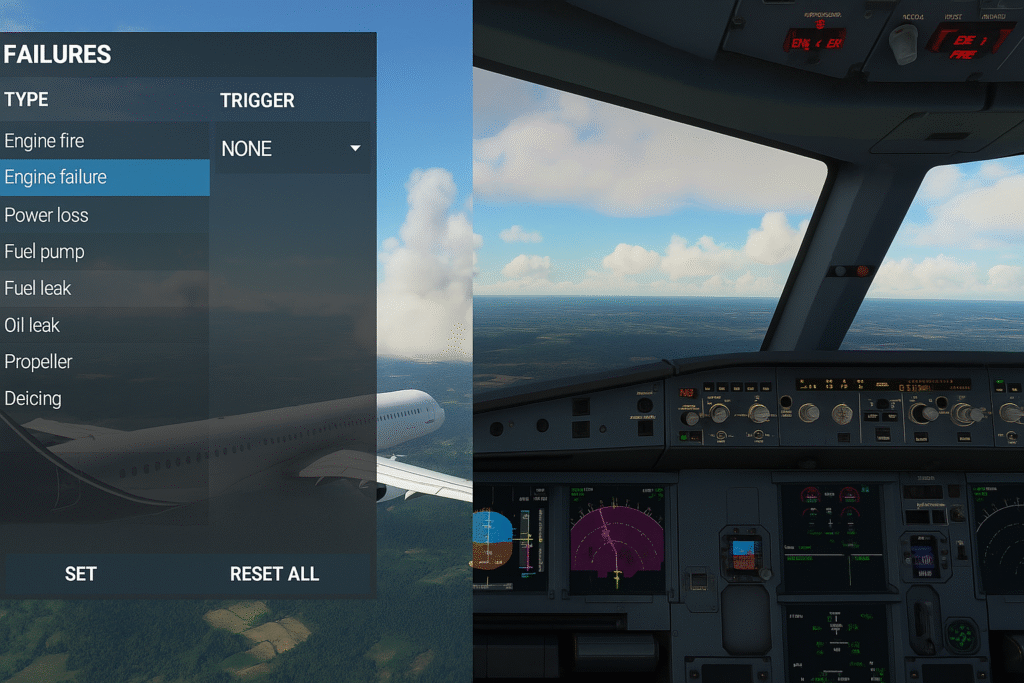This screenshot has width=1024, height=683.
Task: Select the Oil leak failure
Action: click(x=33, y=325)
